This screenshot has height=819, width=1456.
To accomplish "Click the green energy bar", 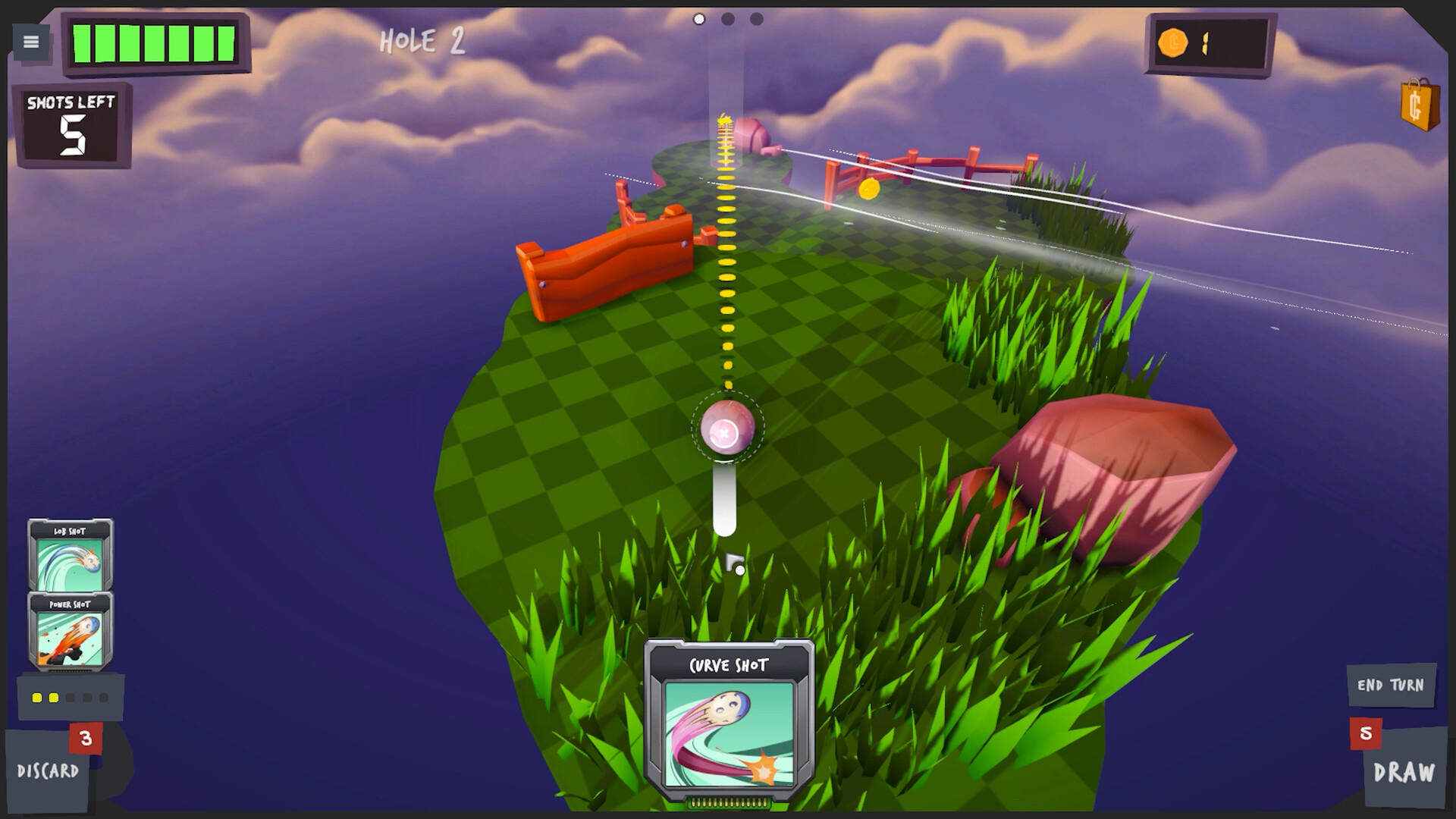I will pyautogui.click(x=155, y=42).
